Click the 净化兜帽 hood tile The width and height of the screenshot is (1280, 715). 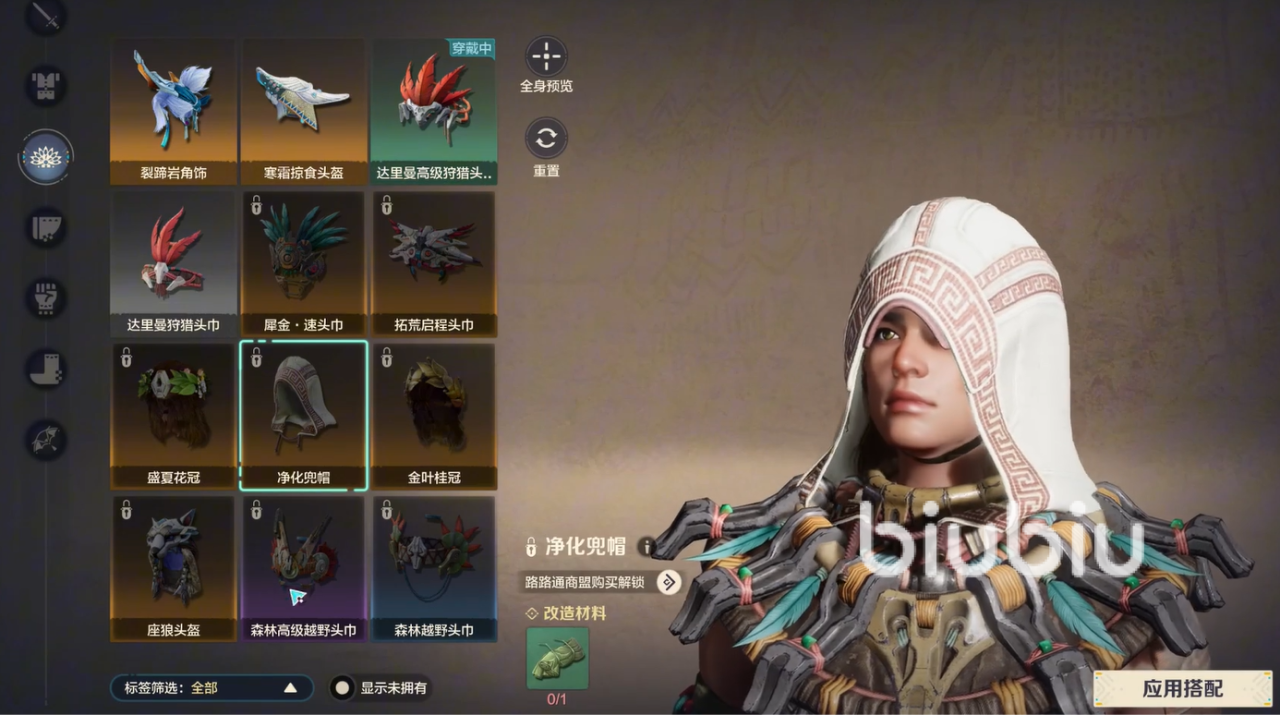[x=303, y=416]
